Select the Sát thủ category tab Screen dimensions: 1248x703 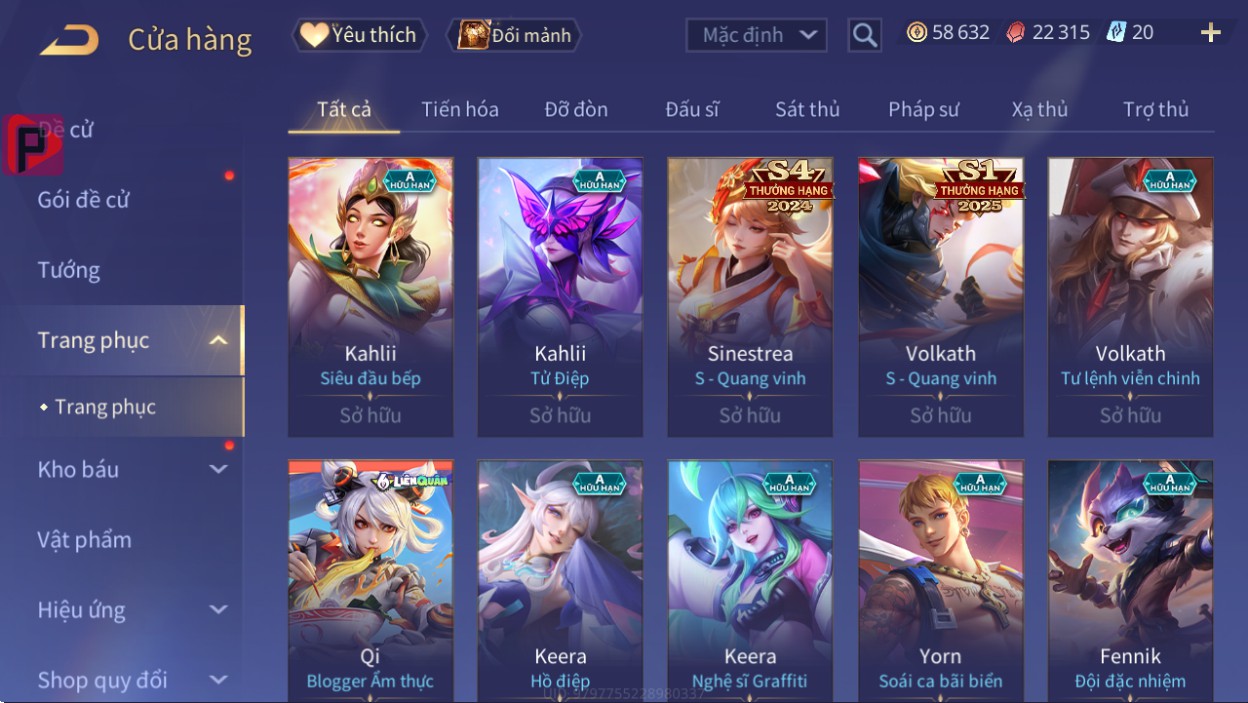point(807,109)
